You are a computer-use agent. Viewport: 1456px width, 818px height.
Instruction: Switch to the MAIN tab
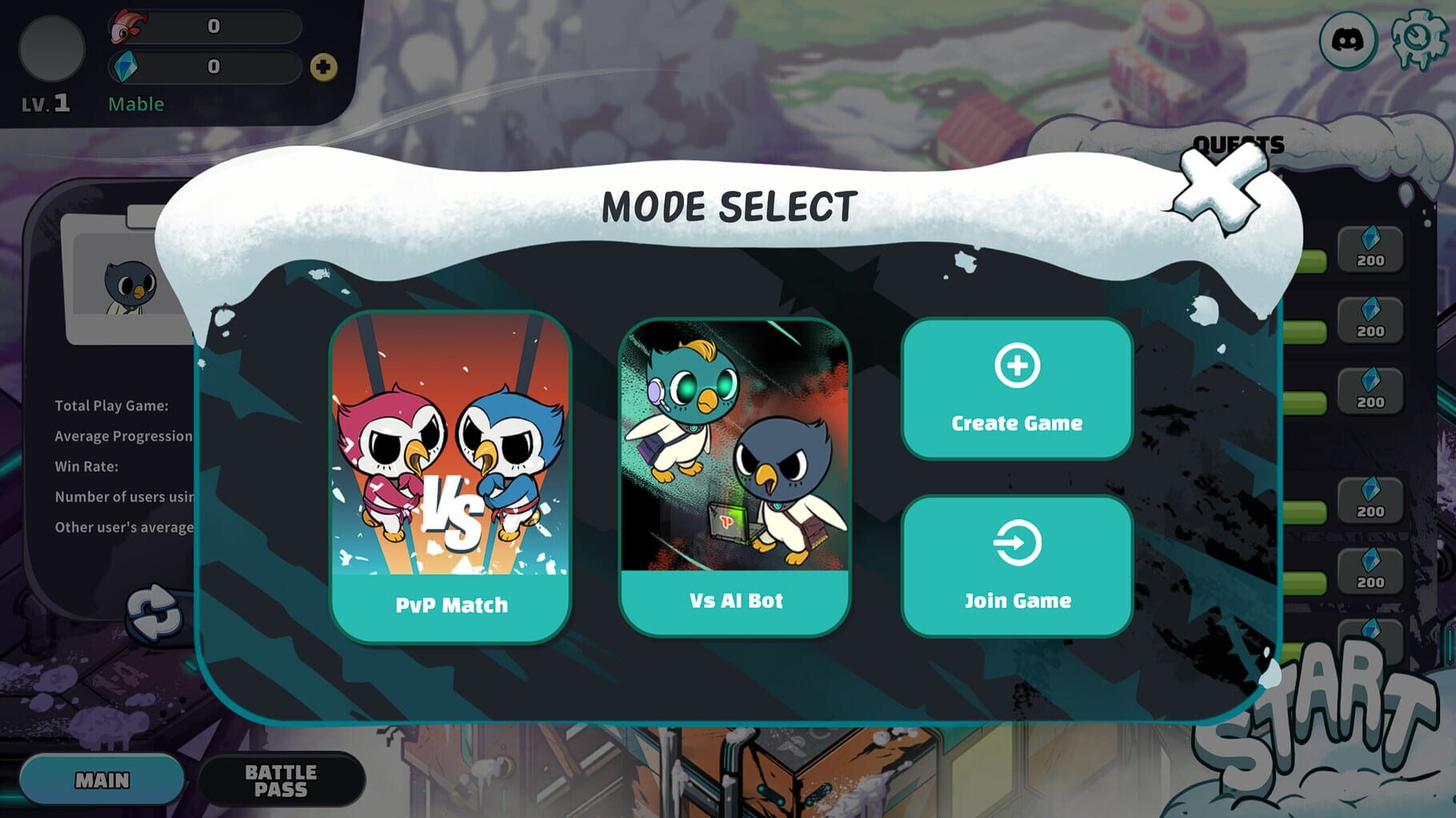[x=102, y=777]
